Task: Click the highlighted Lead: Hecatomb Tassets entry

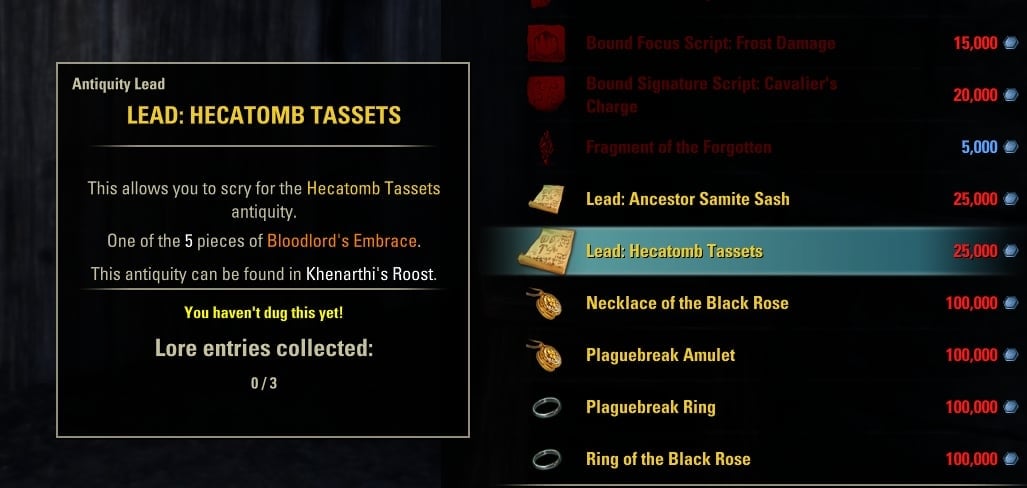Action: point(674,251)
